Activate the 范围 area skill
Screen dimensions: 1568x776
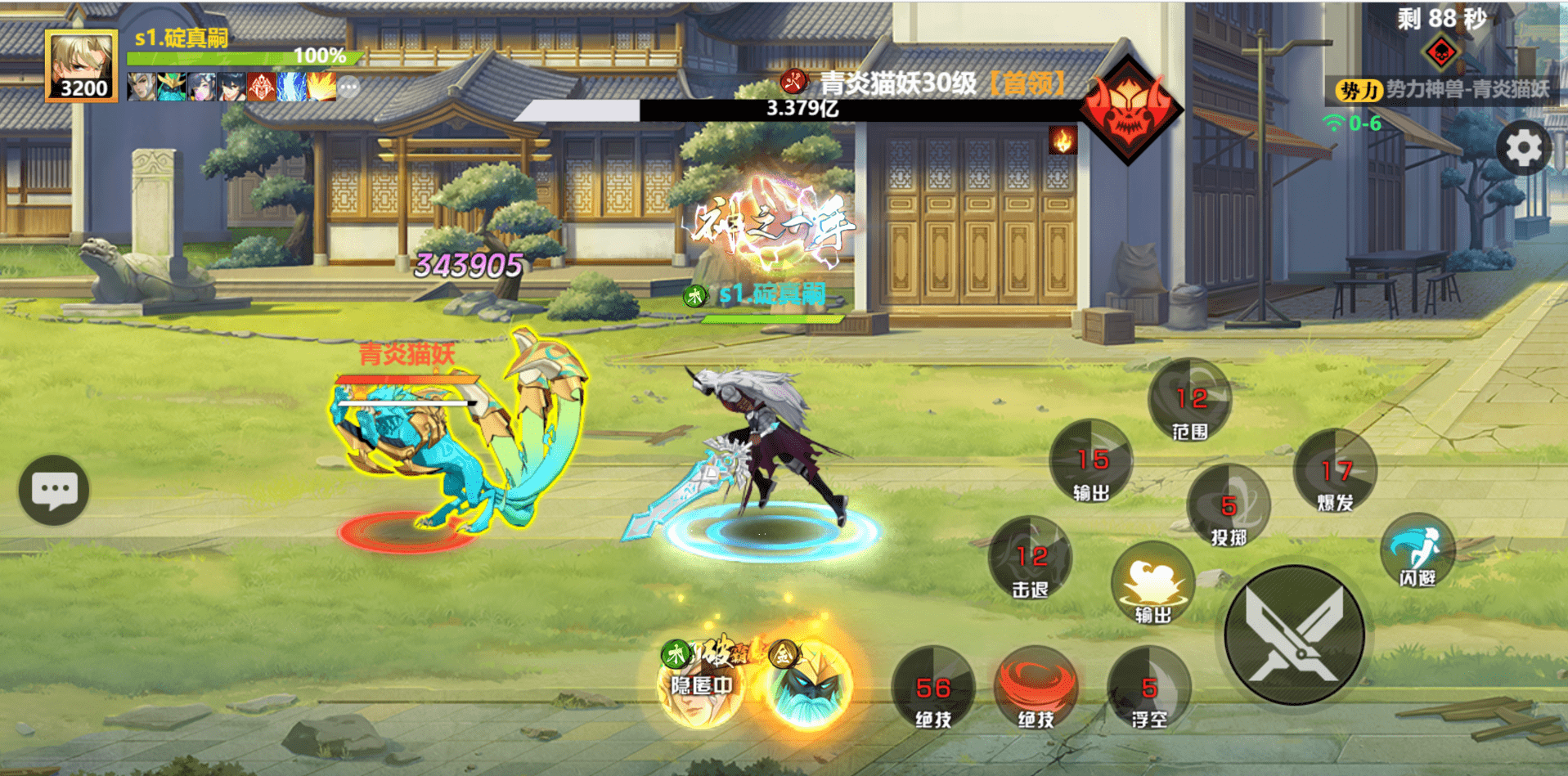pyautogui.click(x=1189, y=401)
